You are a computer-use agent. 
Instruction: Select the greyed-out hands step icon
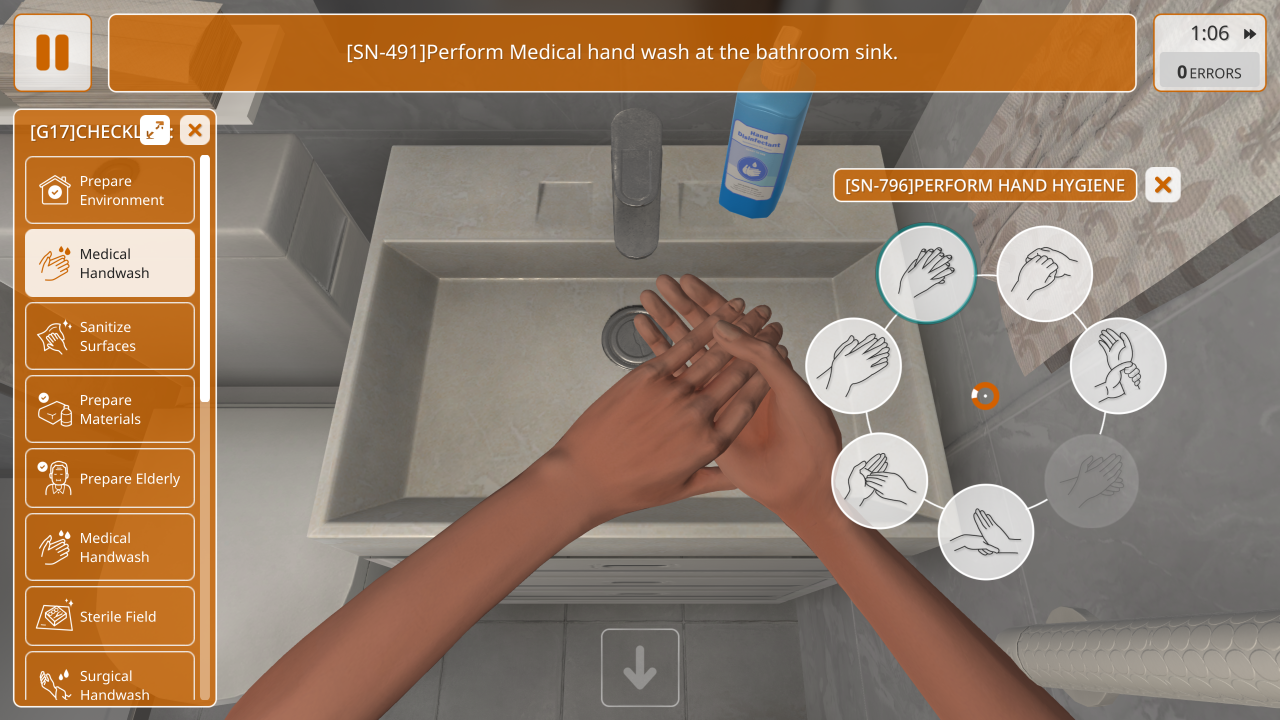click(1092, 481)
